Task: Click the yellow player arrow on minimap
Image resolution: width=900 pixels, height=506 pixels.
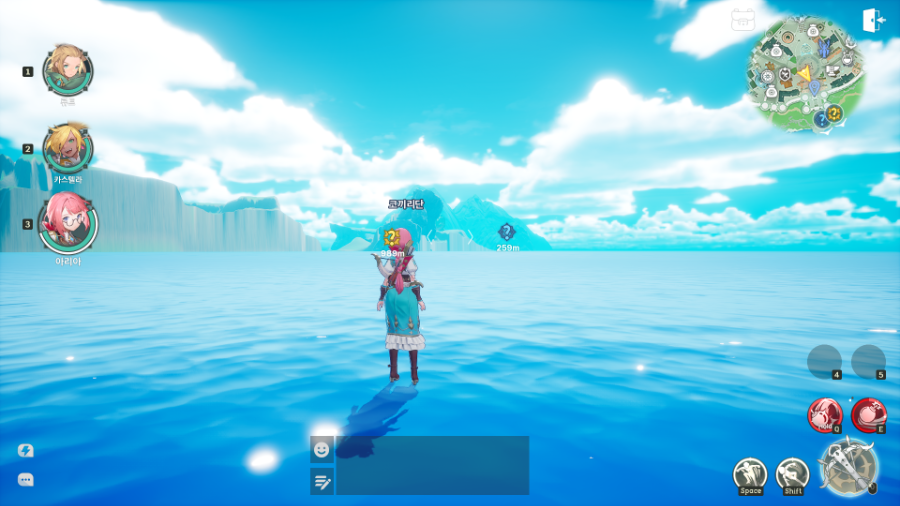Action: click(803, 74)
